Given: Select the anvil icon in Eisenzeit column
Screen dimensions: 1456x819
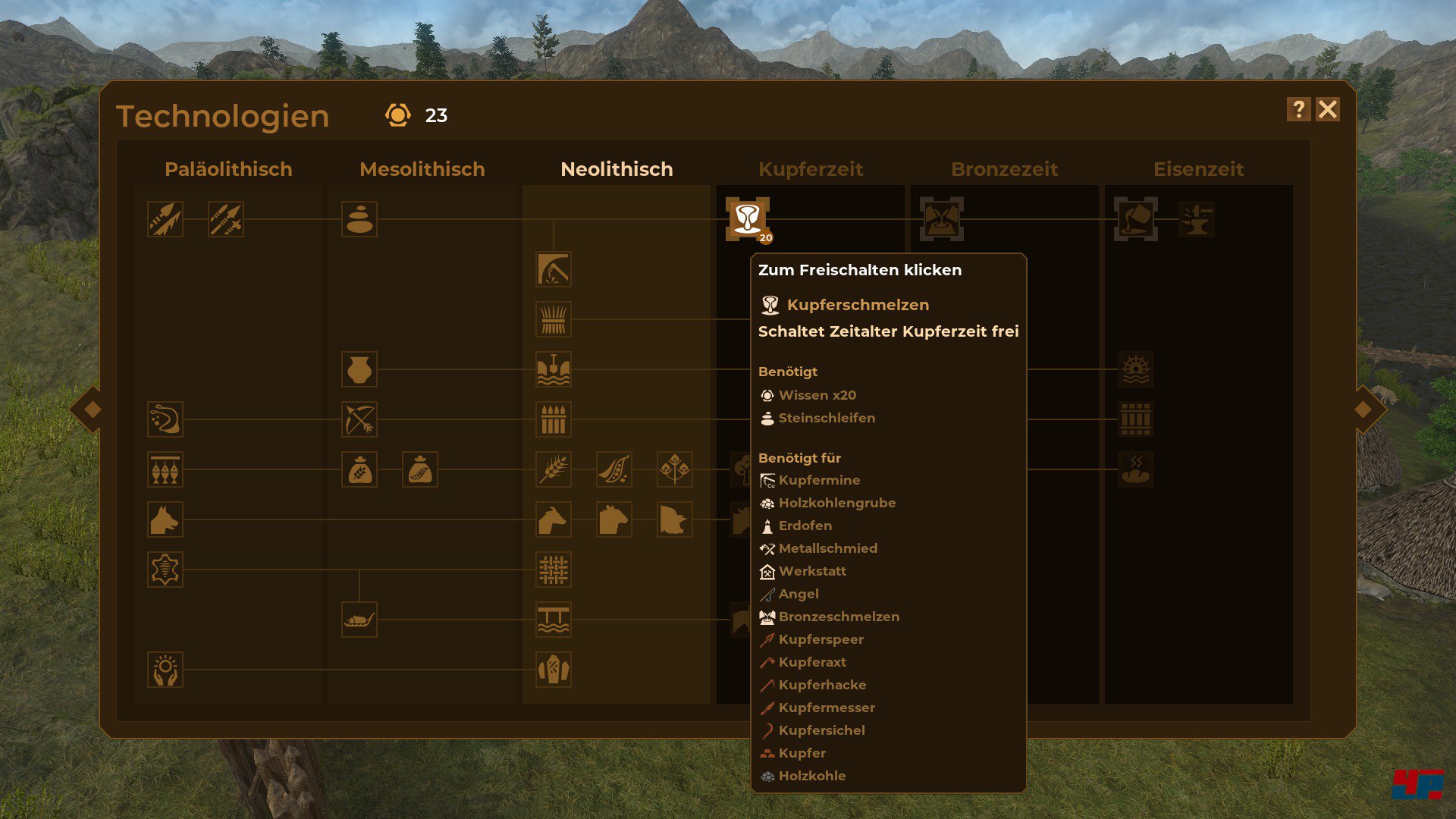Looking at the screenshot, I should tap(1198, 220).
